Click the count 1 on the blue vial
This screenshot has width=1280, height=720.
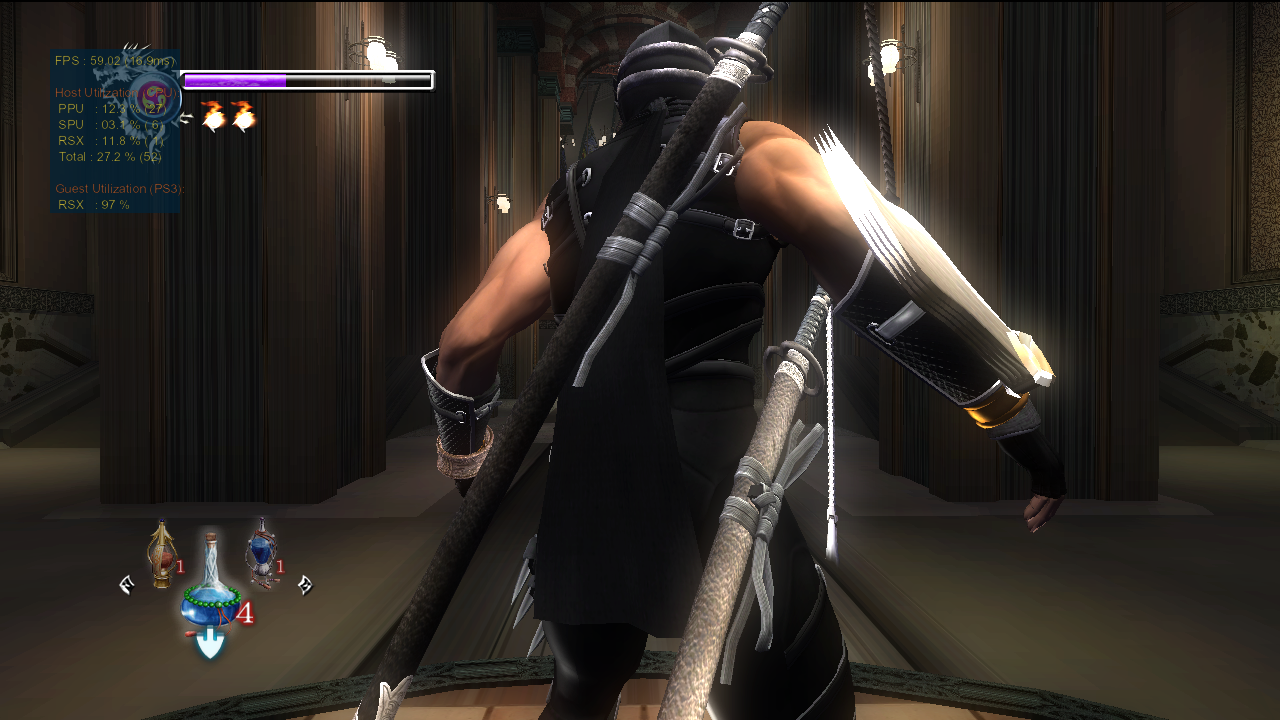point(279,565)
